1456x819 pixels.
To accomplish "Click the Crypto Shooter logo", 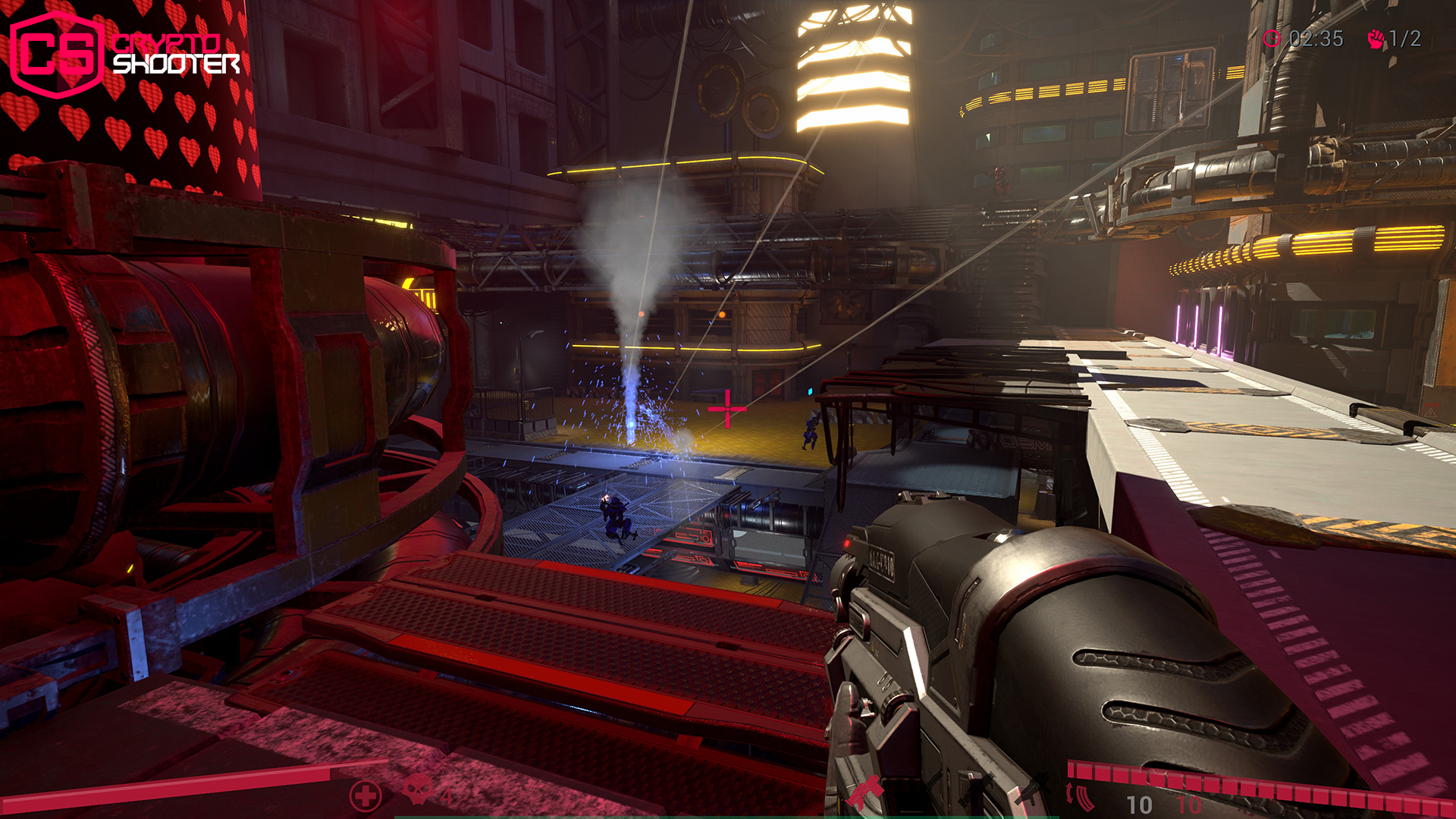I will (125, 53).
